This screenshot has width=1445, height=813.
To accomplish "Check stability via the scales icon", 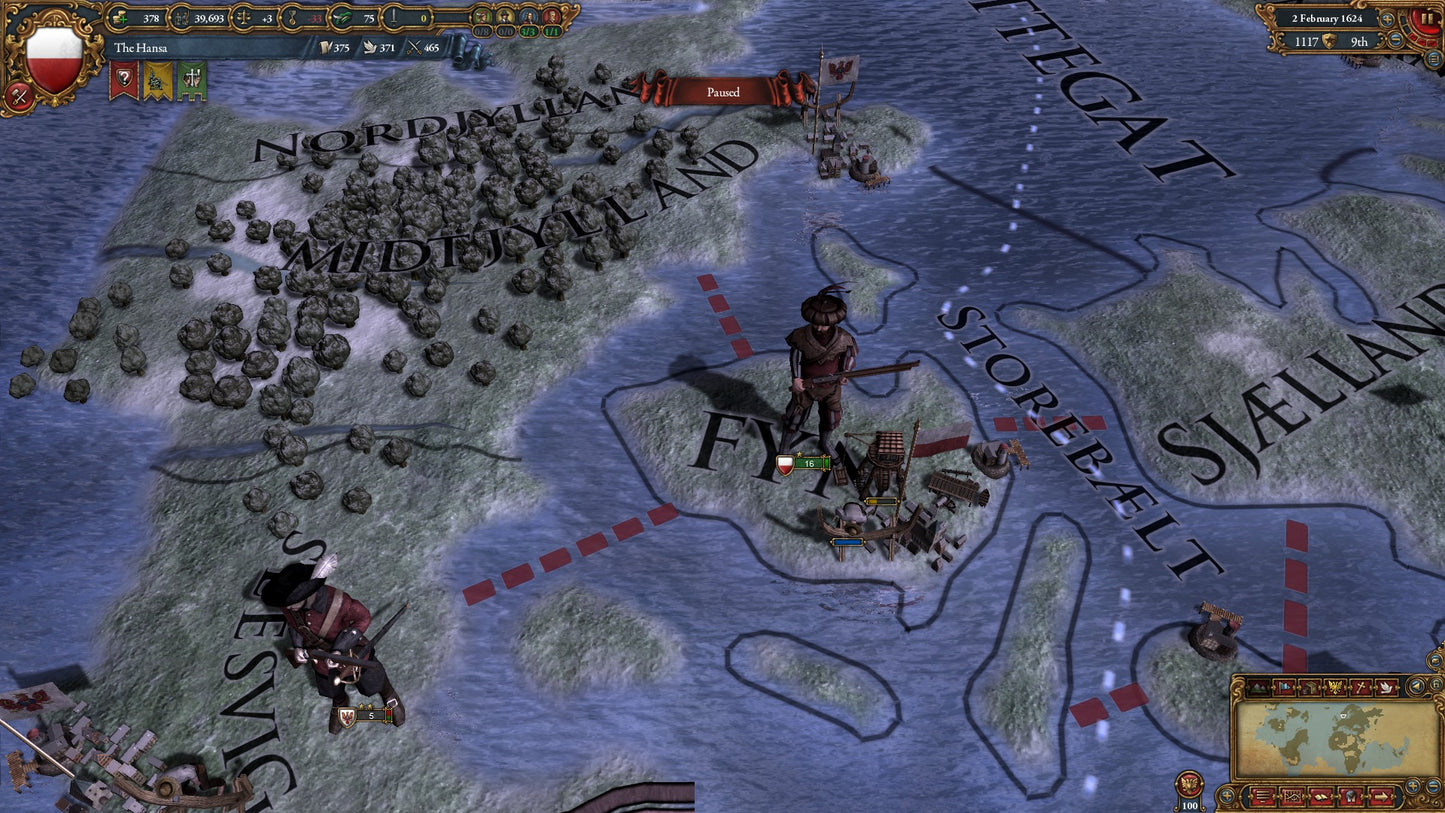I will click(x=245, y=18).
